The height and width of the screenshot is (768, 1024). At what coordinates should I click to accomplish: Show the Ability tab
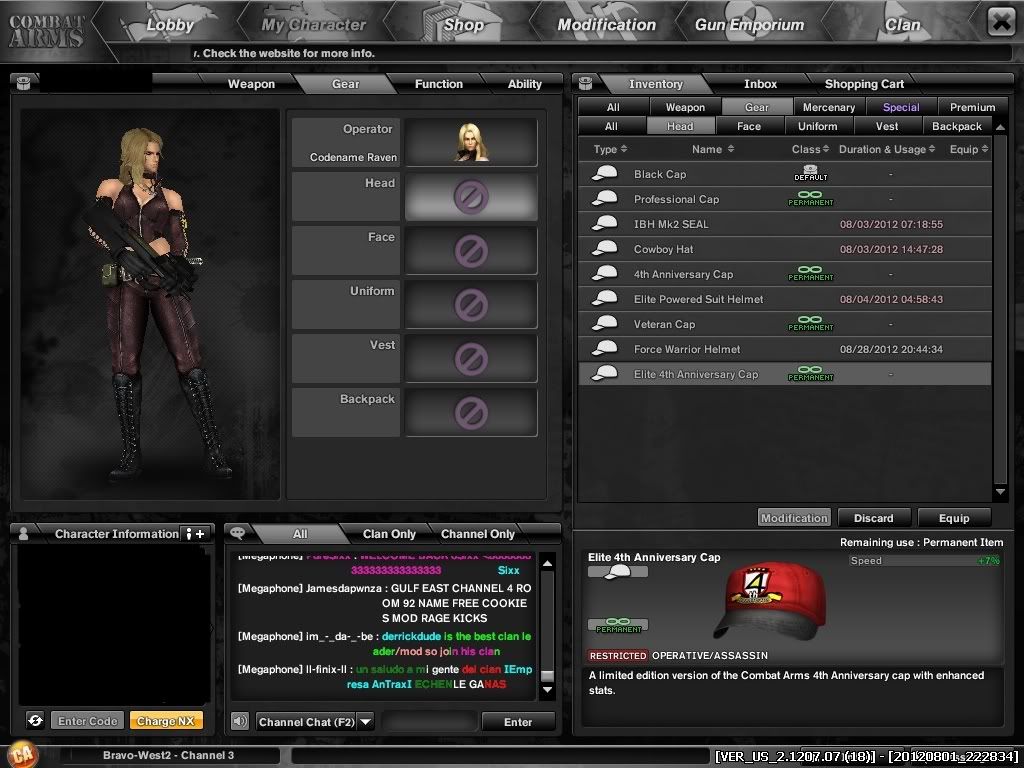pyautogui.click(x=524, y=84)
